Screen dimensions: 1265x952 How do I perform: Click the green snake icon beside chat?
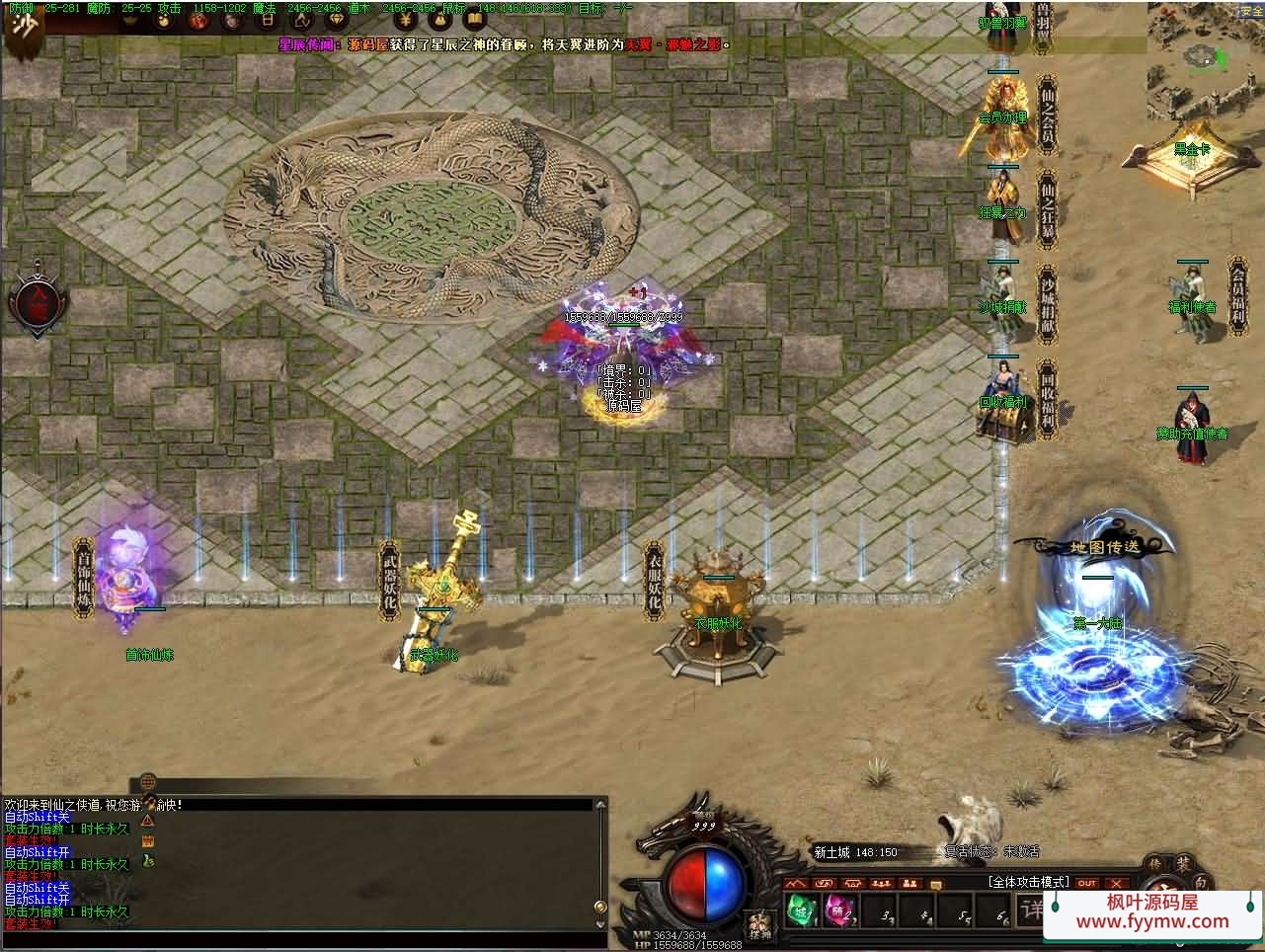[x=148, y=860]
